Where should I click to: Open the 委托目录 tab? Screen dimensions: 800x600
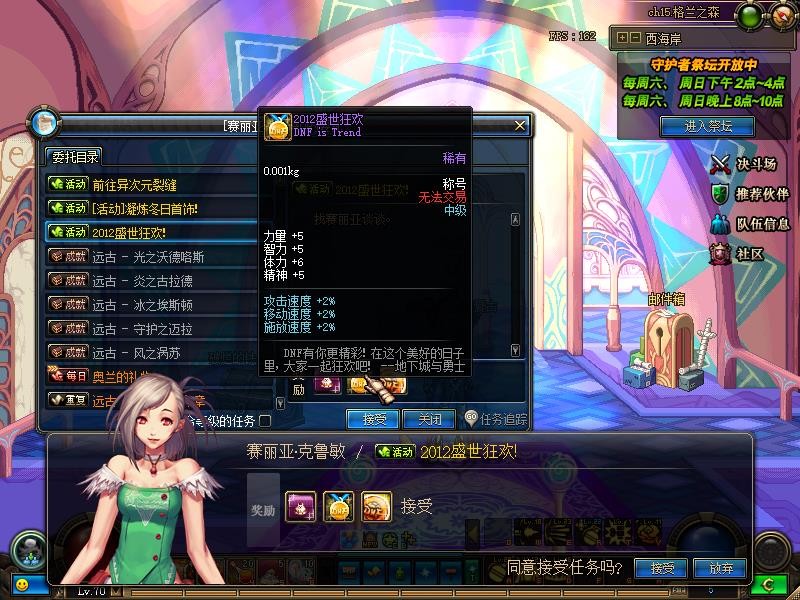point(73,156)
